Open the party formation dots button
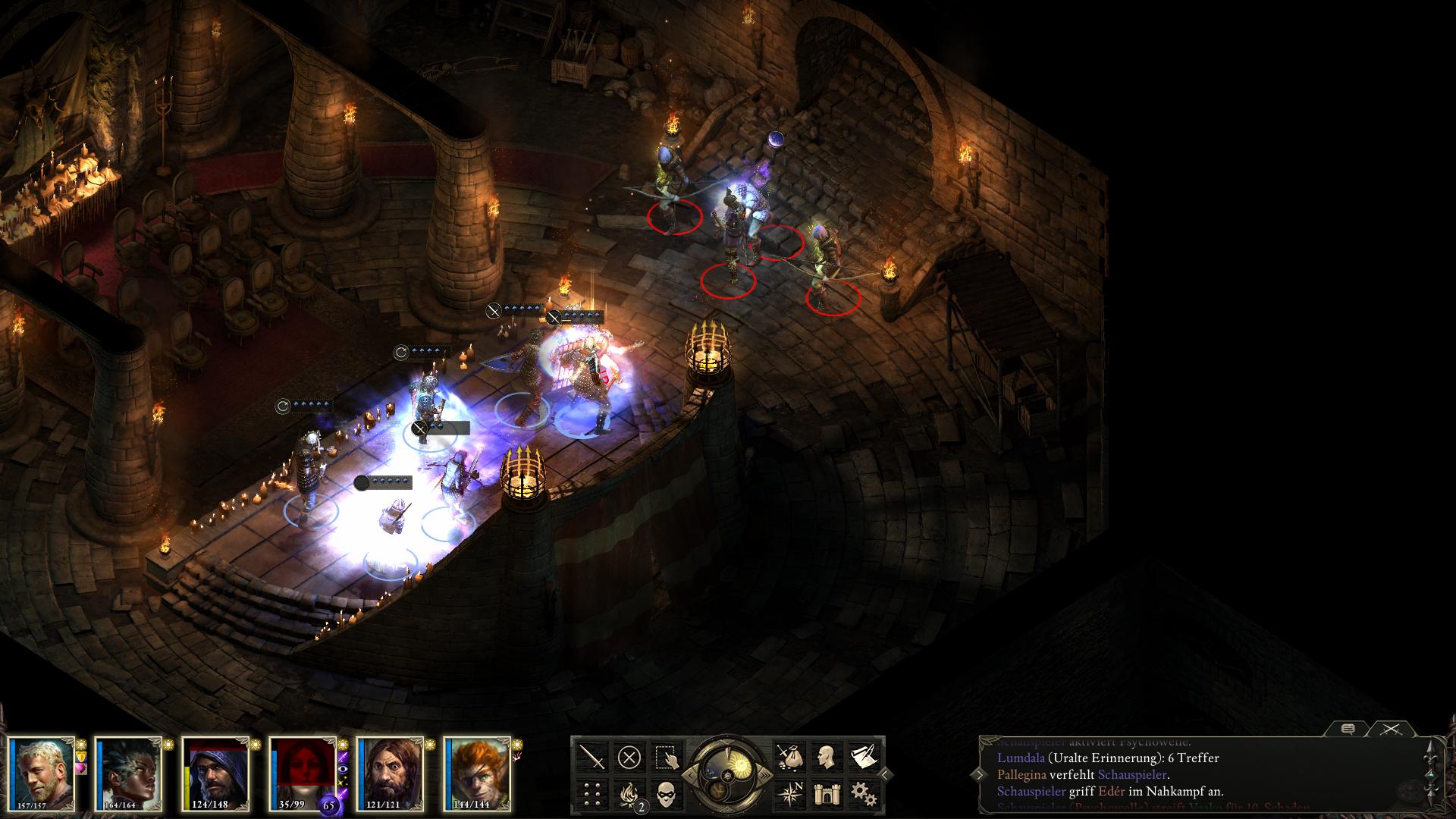The image size is (1456, 819). (592, 793)
